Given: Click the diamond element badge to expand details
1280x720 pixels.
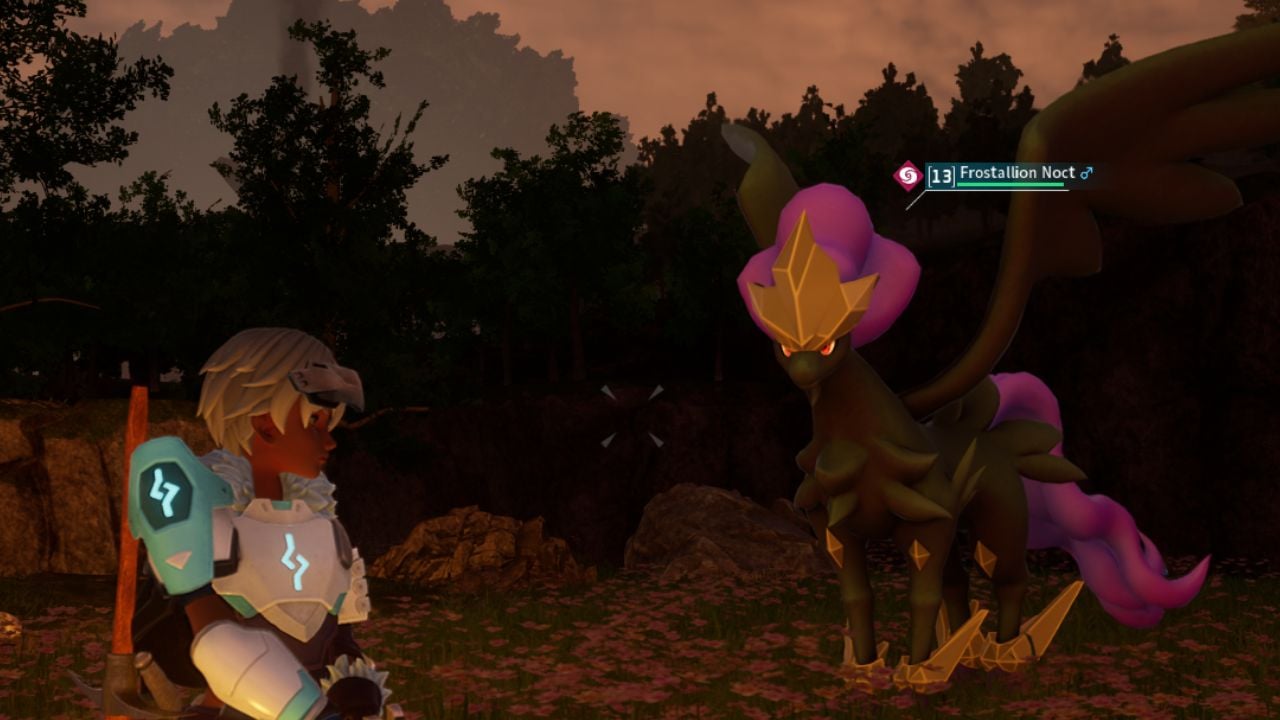Looking at the screenshot, I should pos(908,174).
